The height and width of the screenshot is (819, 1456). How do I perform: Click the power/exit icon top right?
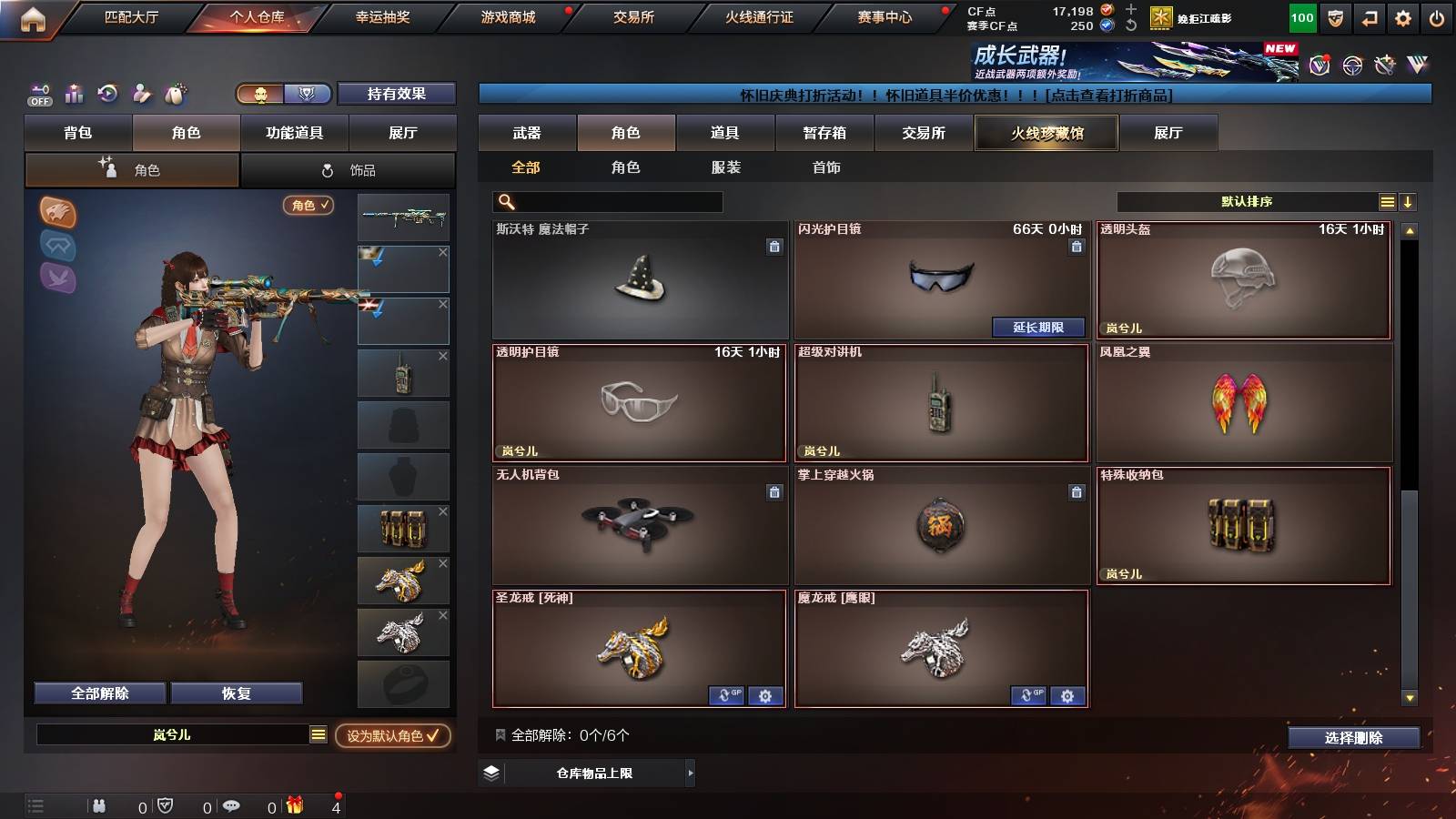1435,18
